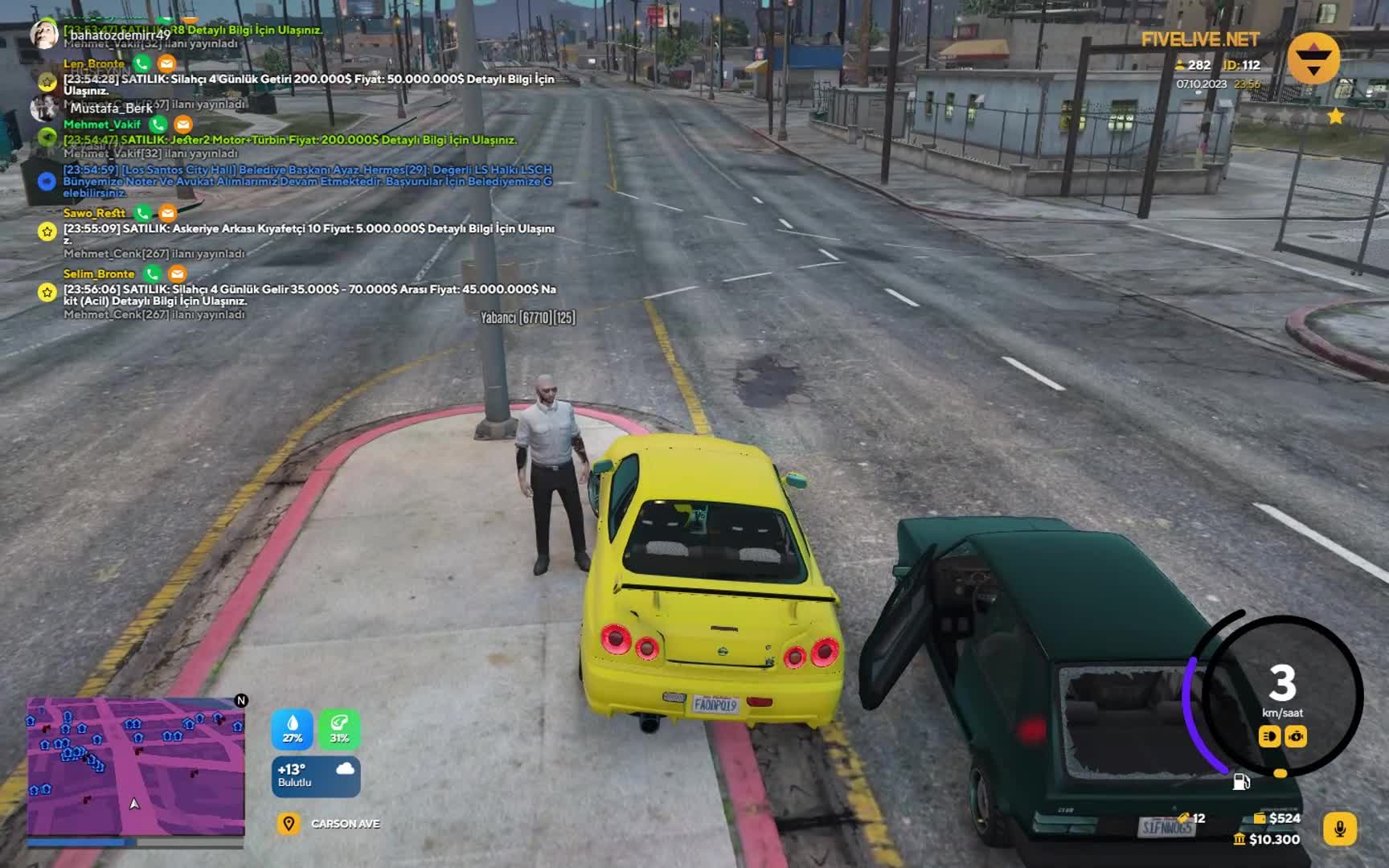Call Selim_Bronte with the green phone icon
This screenshot has height=868, width=1389.
pyautogui.click(x=152, y=274)
